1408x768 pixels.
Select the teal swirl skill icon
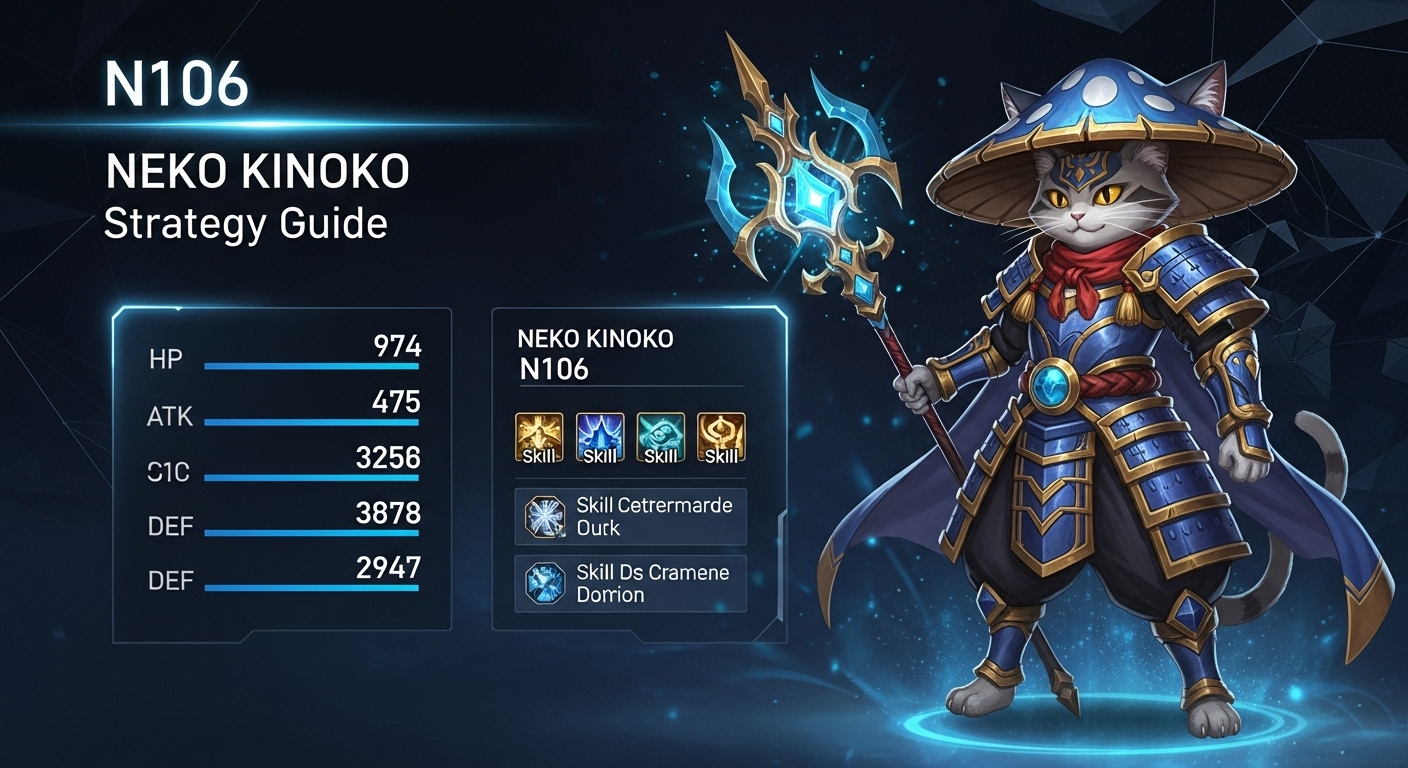click(660, 437)
